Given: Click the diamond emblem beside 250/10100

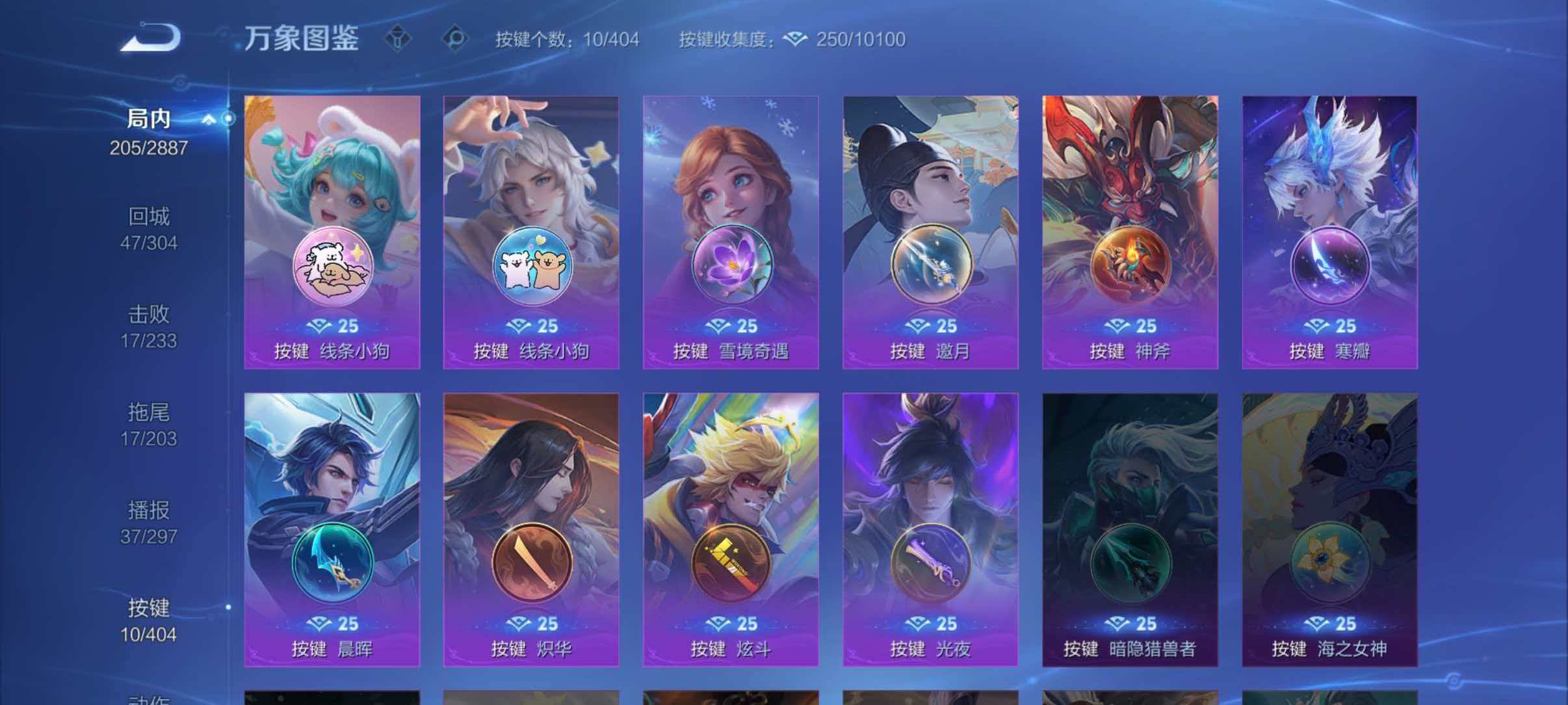Looking at the screenshot, I should pos(794,39).
